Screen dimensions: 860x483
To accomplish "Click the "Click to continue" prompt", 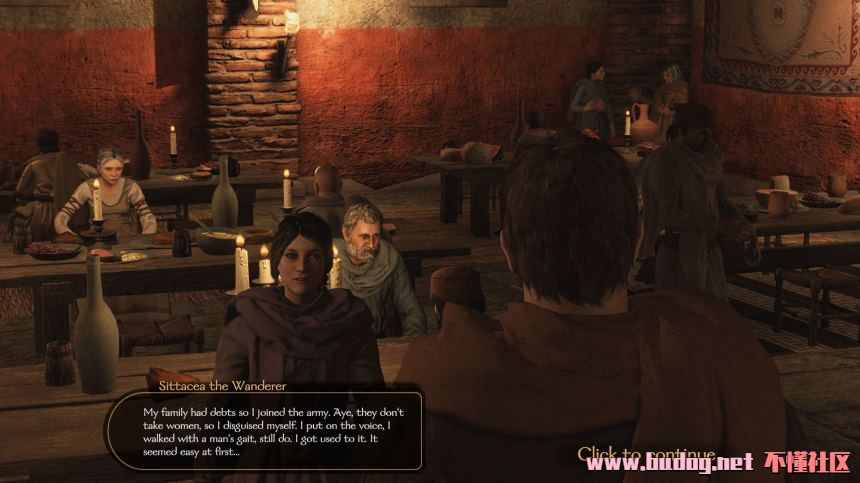I will (646, 454).
